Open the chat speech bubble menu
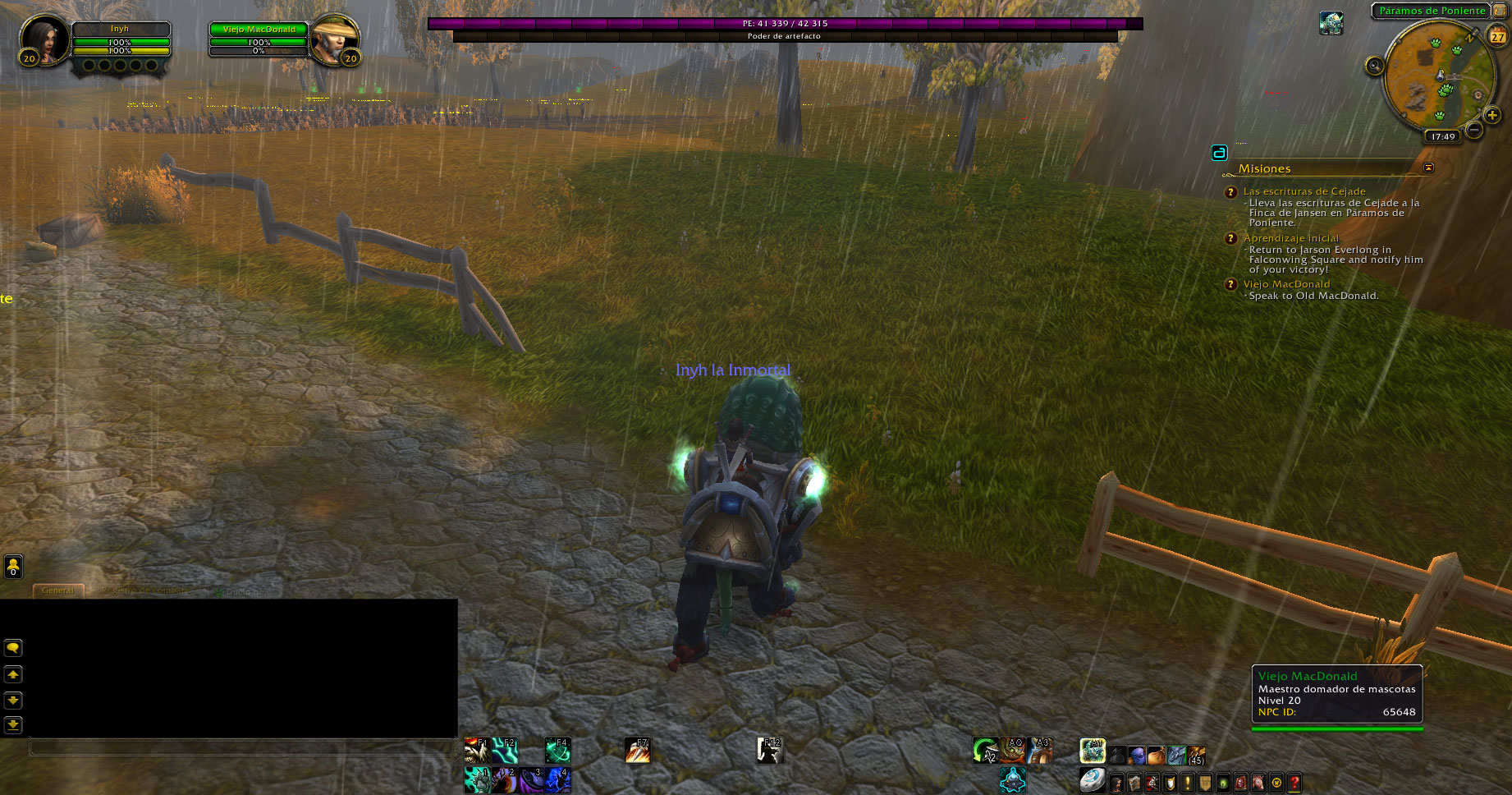1512x795 pixels. [13, 648]
